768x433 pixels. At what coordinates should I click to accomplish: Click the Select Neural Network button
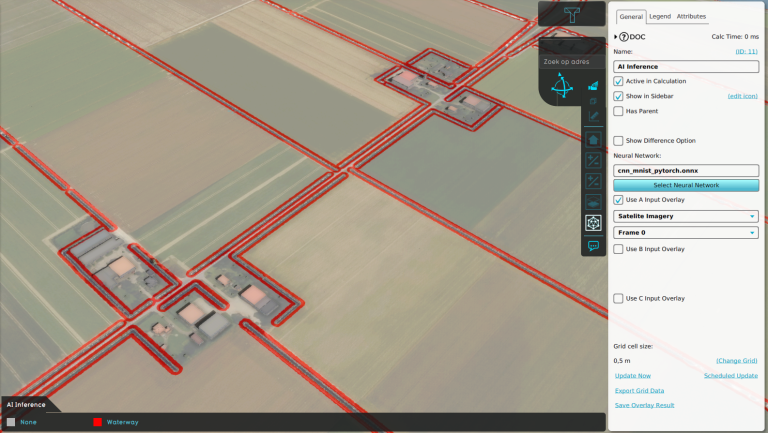click(686, 185)
